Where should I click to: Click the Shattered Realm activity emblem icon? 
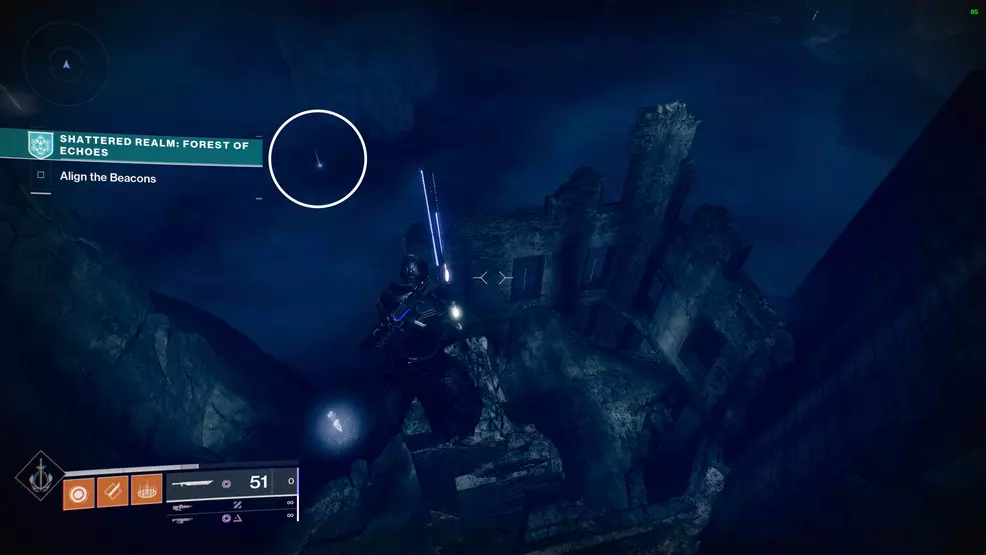point(41,146)
